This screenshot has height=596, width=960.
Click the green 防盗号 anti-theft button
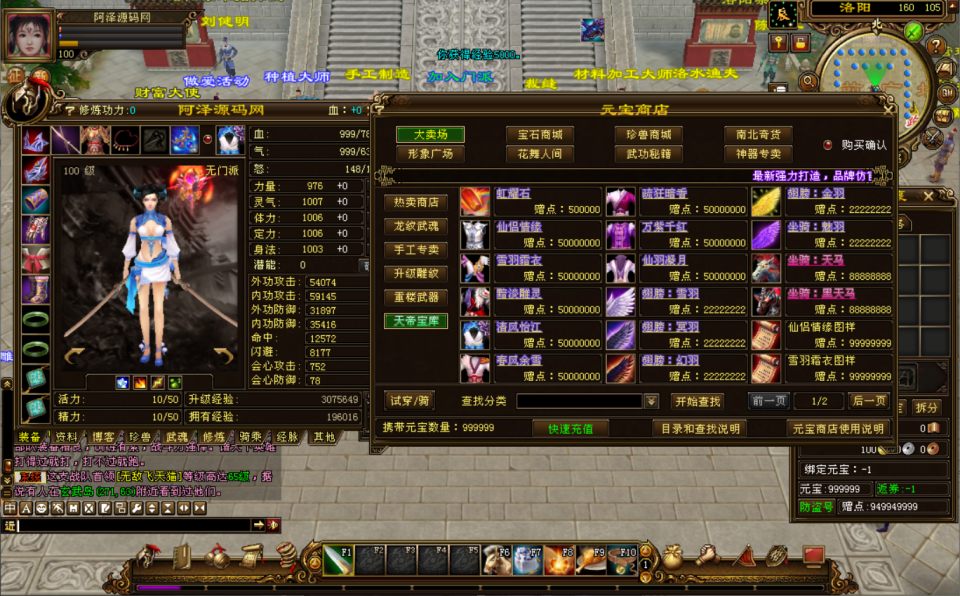[x=816, y=507]
